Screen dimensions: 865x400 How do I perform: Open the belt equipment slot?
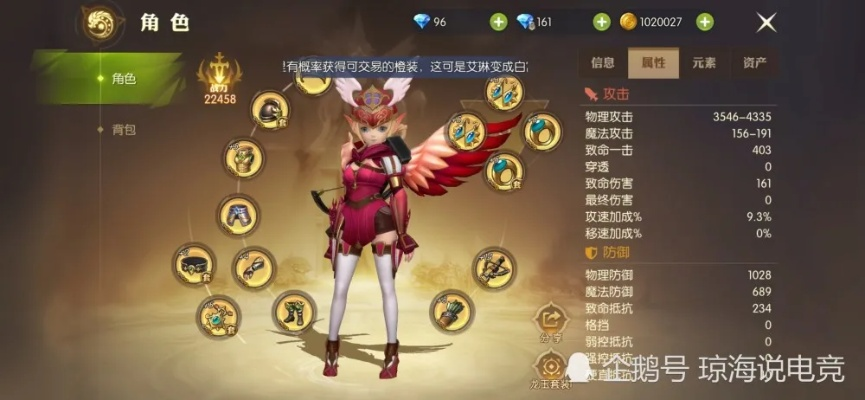pos(193,264)
